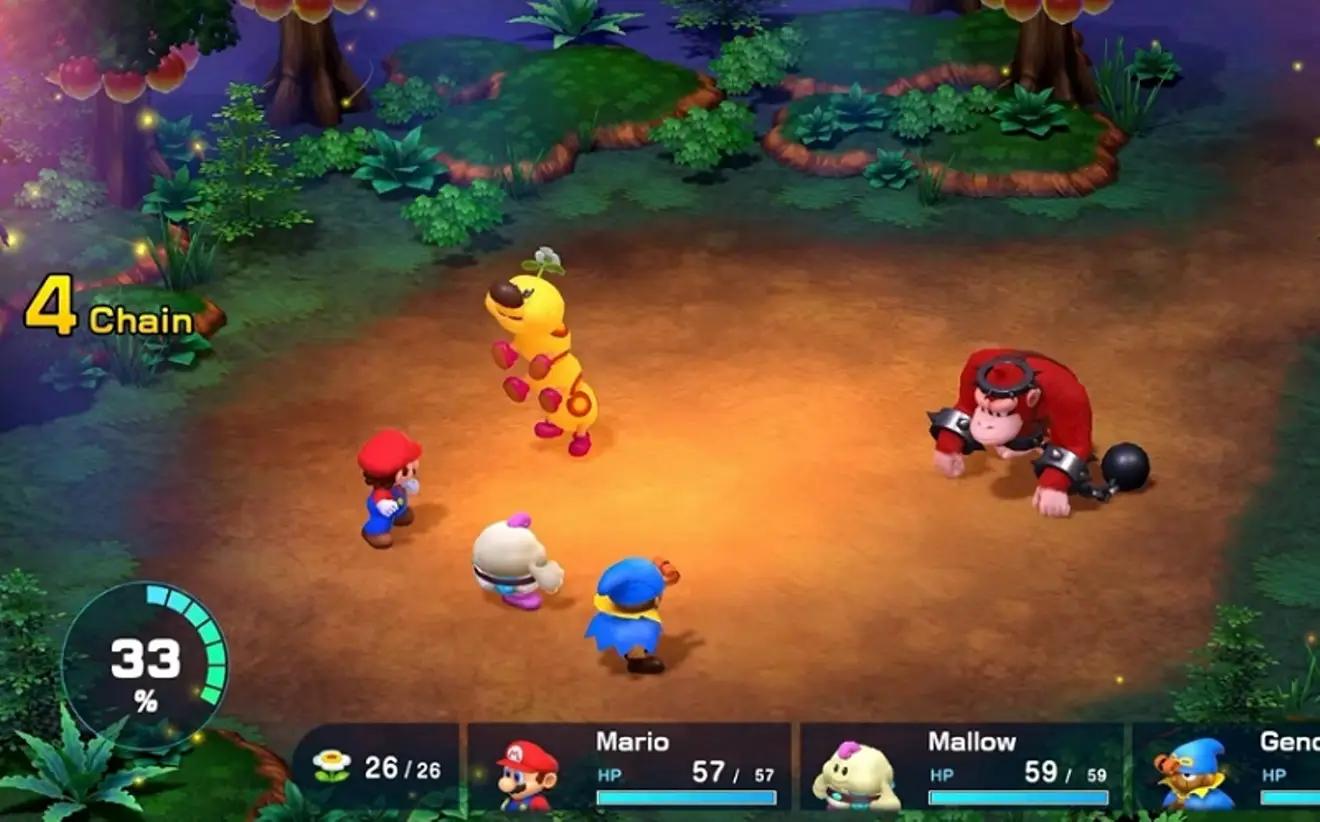Image resolution: width=1320 pixels, height=822 pixels.
Task: Click the Geno portrait in the HUD
Action: pos(1197,775)
